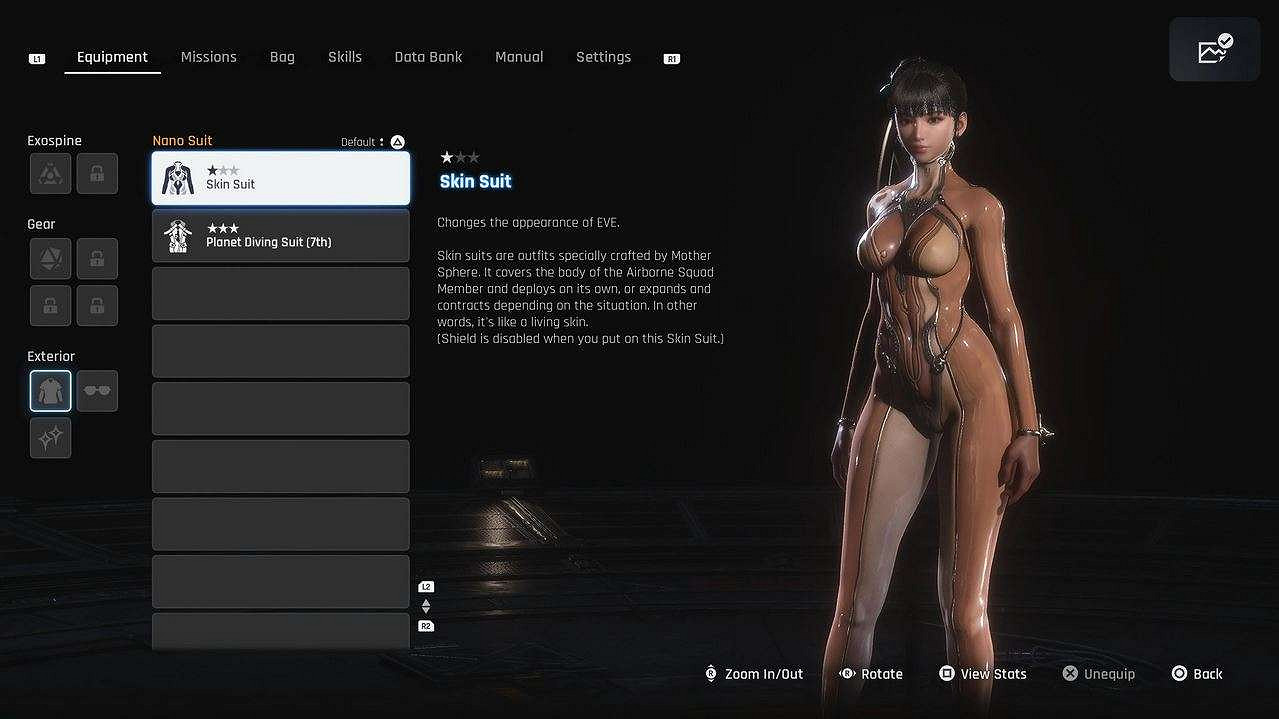Screen dimensions: 1279x719
Task: Open the Exterior sparkle accessory slot
Action: (x=50, y=438)
